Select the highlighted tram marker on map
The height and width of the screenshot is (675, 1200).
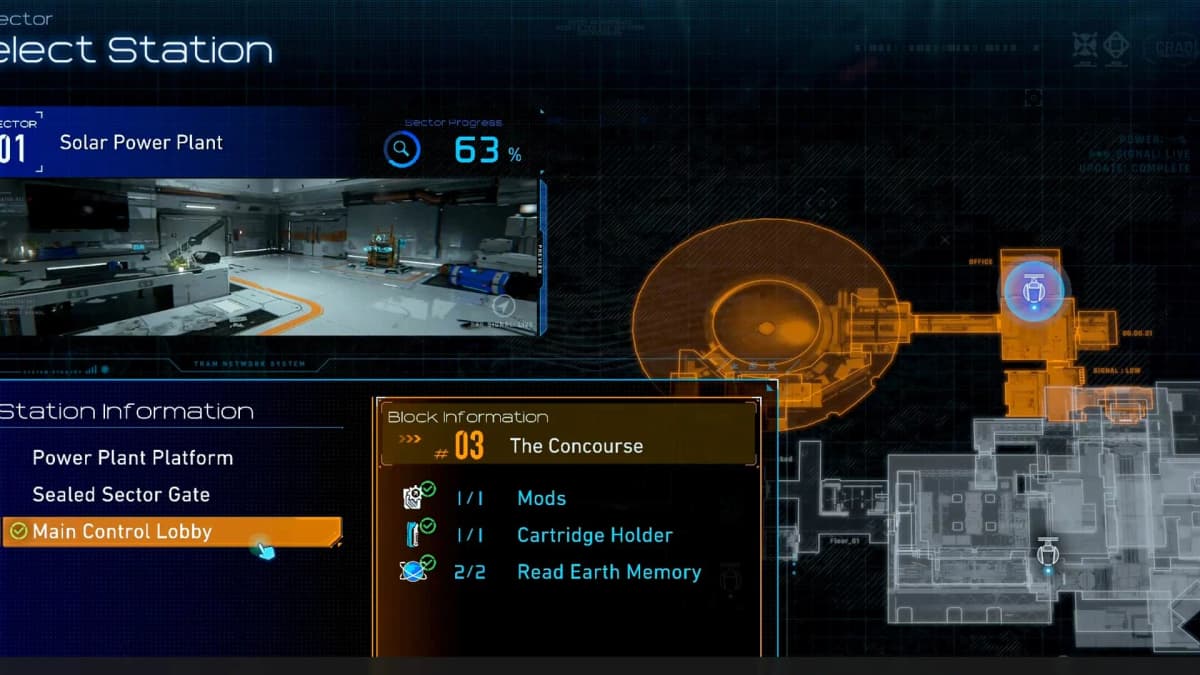tap(1034, 291)
